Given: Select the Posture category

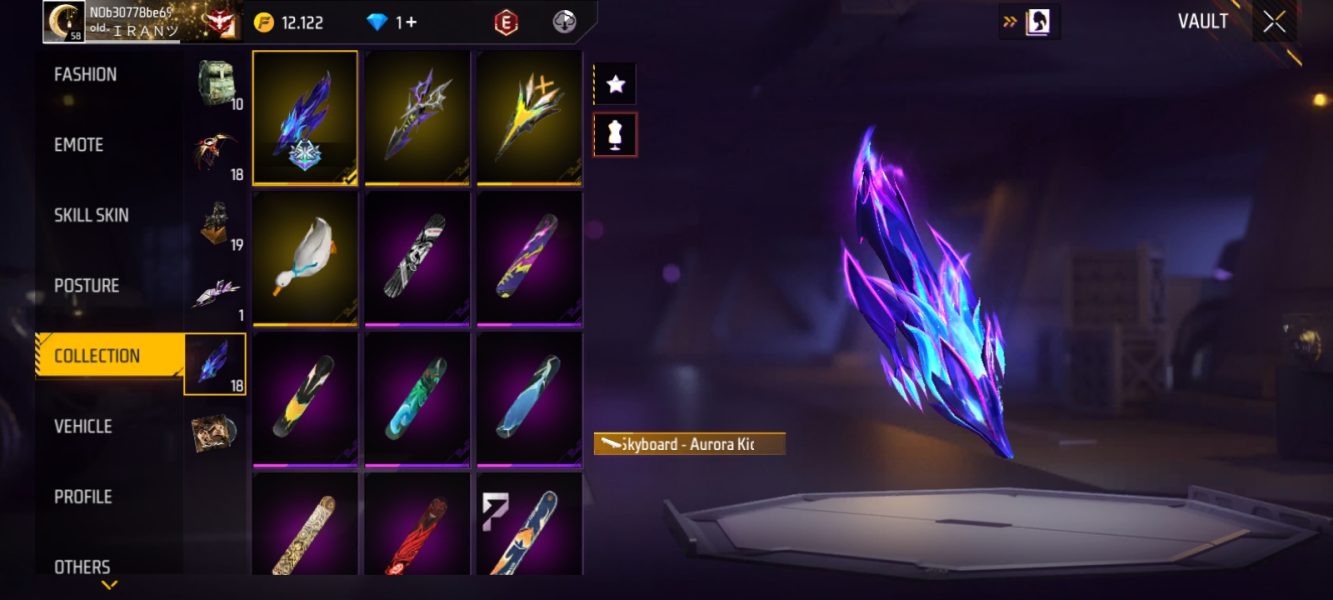Looking at the screenshot, I should [x=86, y=286].
